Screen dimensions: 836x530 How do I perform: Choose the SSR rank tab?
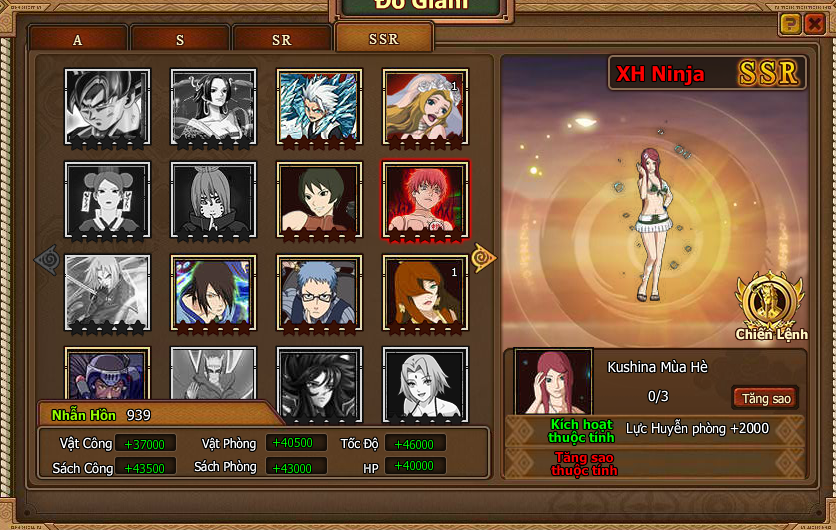point(384,39)
